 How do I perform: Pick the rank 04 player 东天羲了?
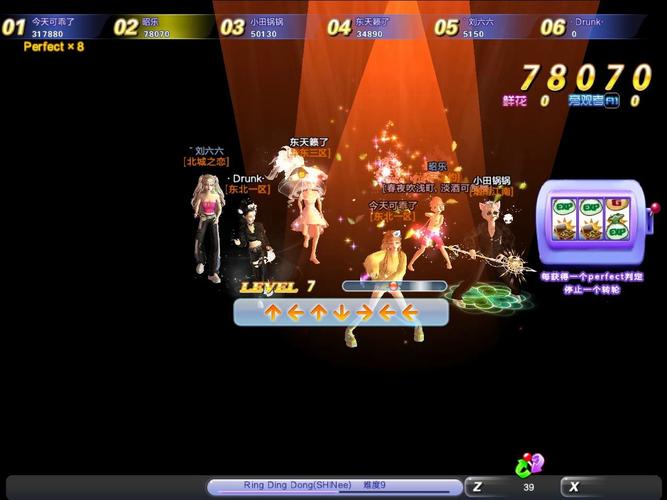point(377,27)
